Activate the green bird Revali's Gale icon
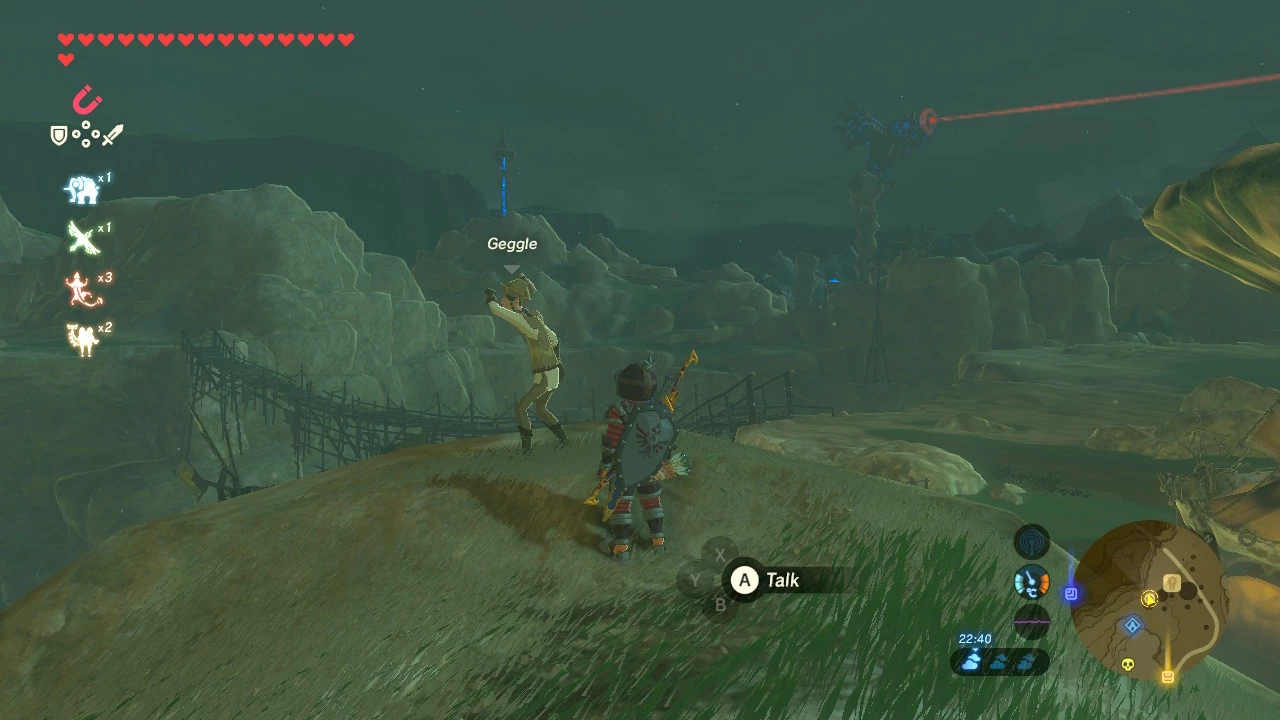 point(82,239)
